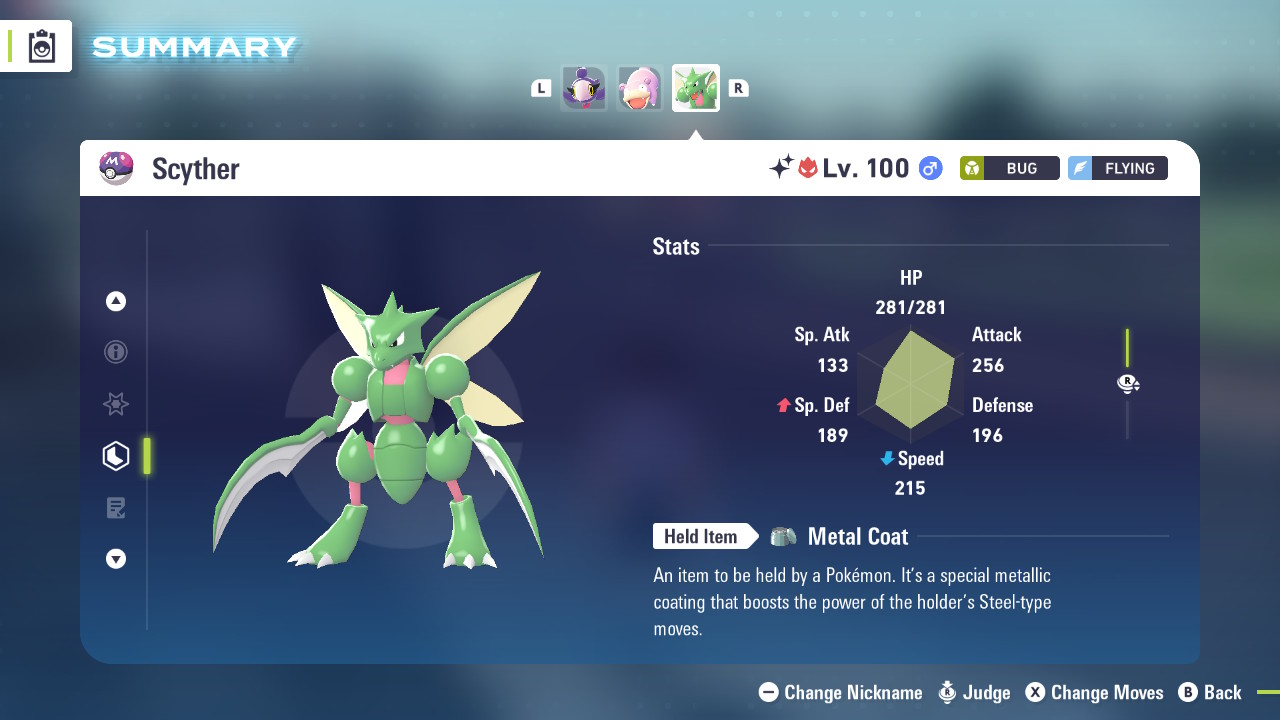1280x720 pixels.
Task: Select the star ribbon sidebar icon
Action: coord(115,404)
